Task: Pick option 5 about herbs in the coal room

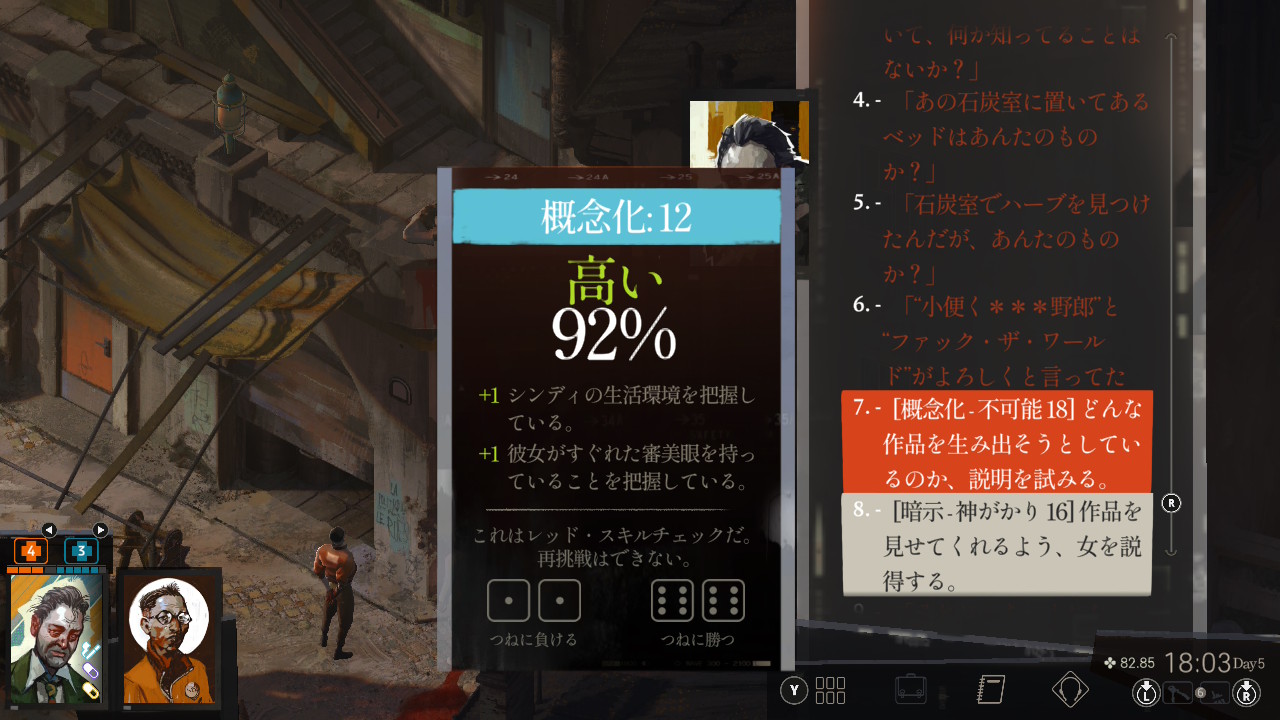Action: click(1001, 238)
